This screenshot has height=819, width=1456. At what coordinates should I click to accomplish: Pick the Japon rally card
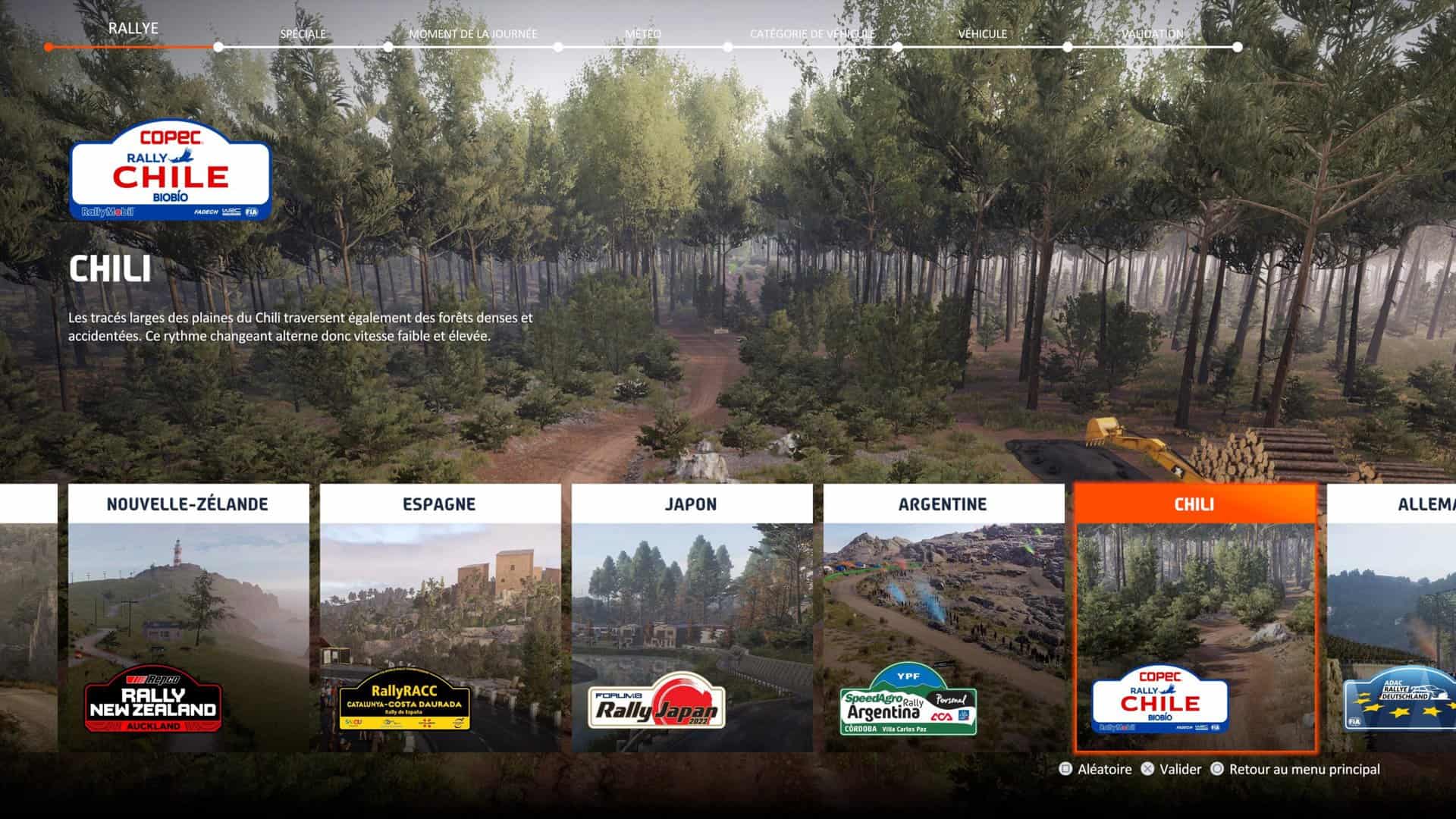click(x=692, y=618)
